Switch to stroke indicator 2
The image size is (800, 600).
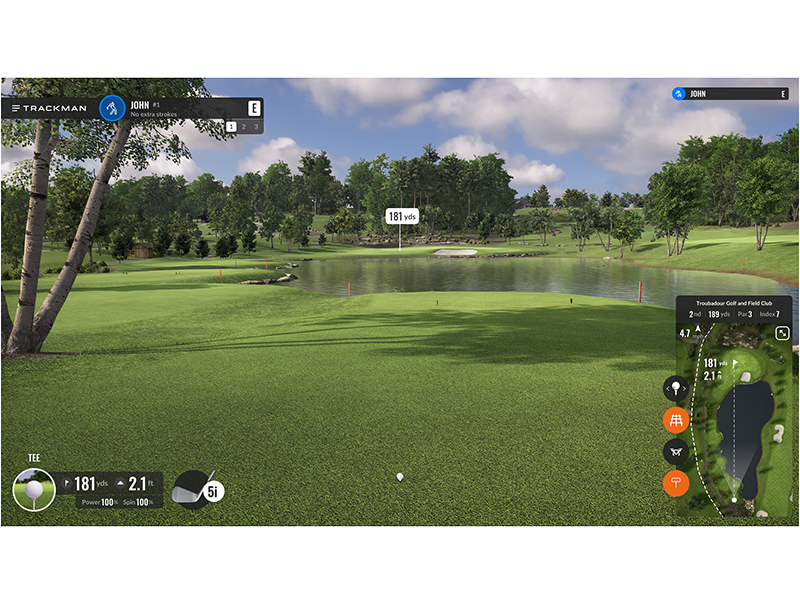243,126
